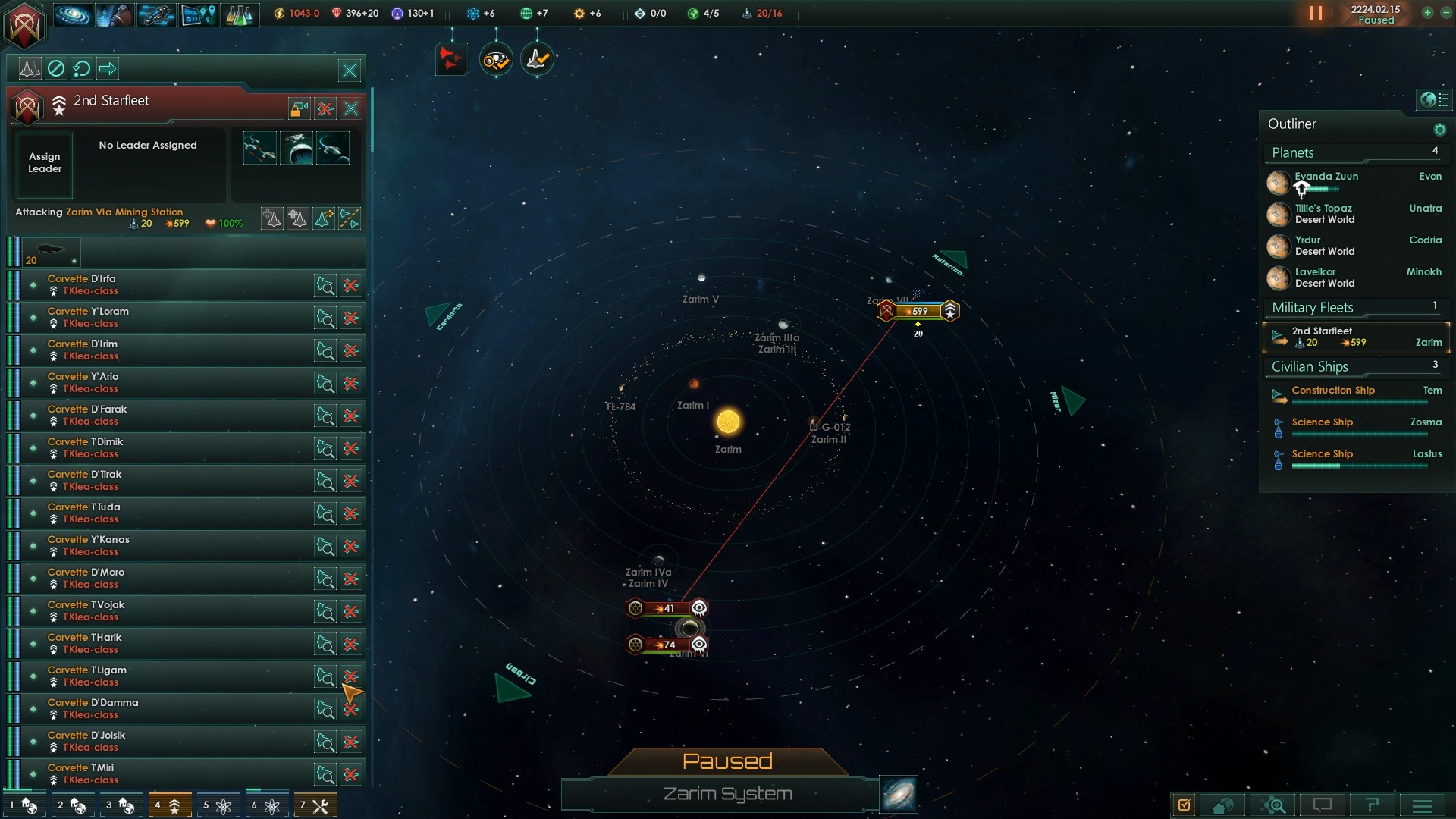Decrease game speed with the minus button
1456x819 pixels.
[1445, 13]
